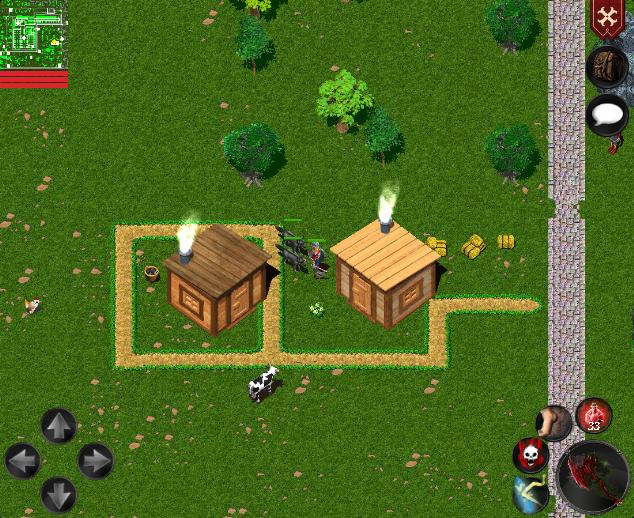Tap the up arrow movement button
The image size is (634, 518).
pyautogui.click(x=58, y=426)
